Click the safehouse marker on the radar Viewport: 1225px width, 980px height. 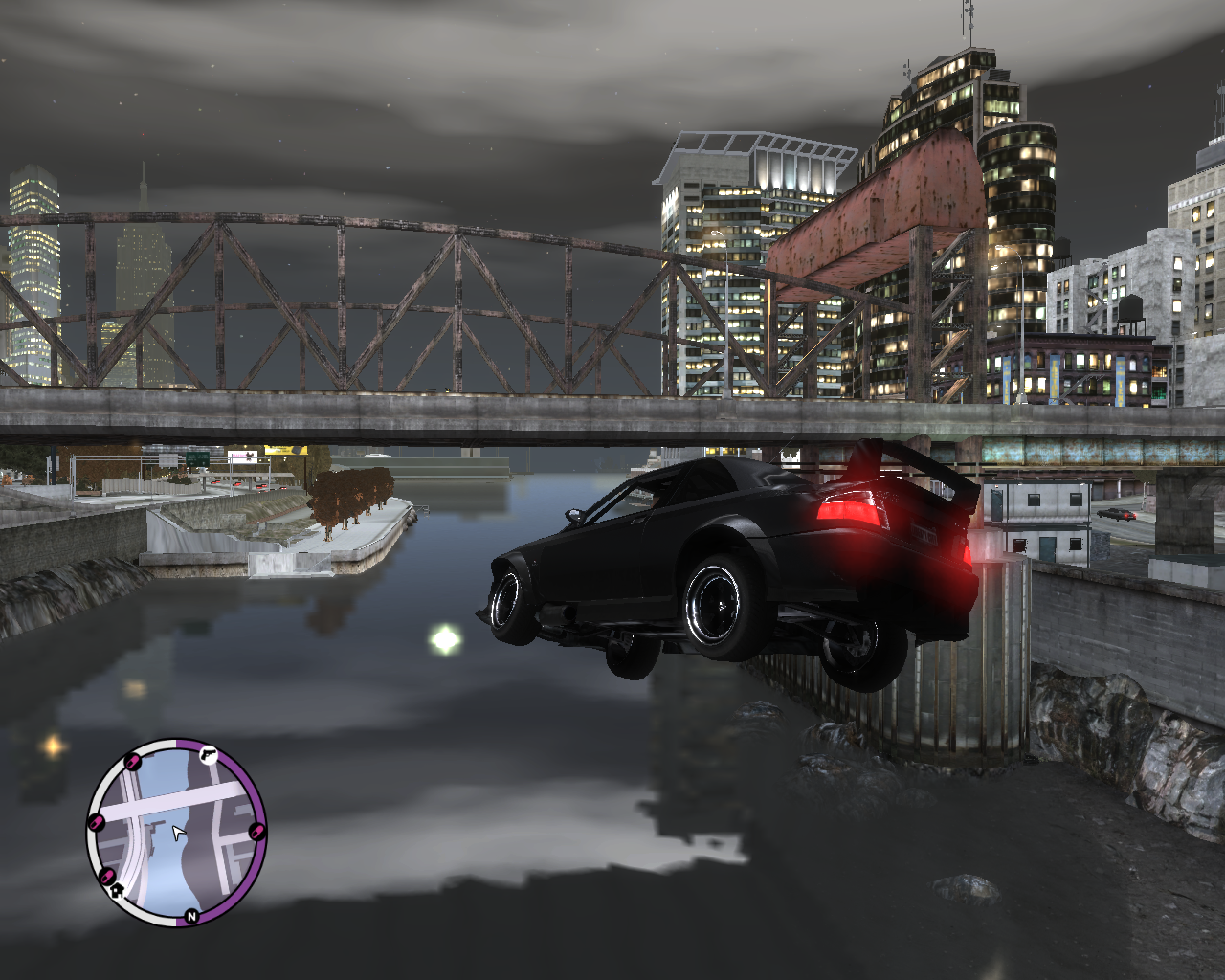118,890
